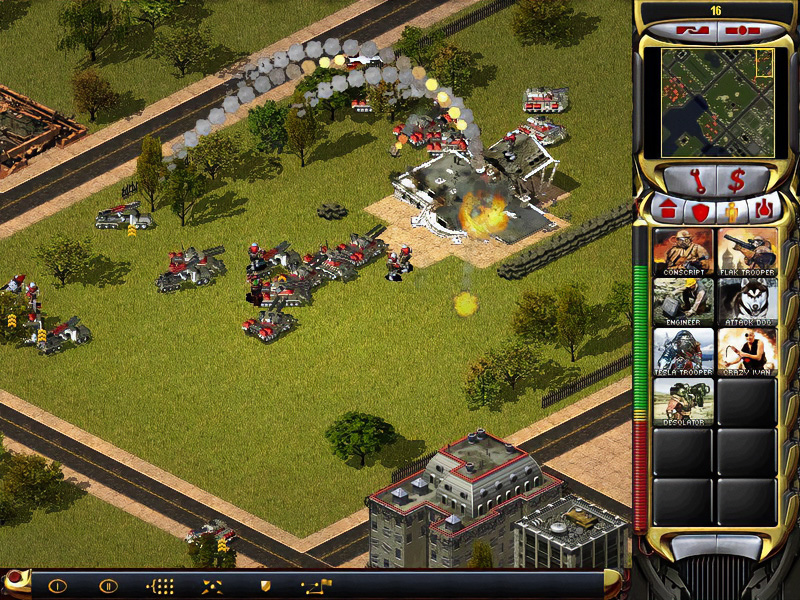Train an Attack Dog
The image size is (800, 600).
[747, 301]
